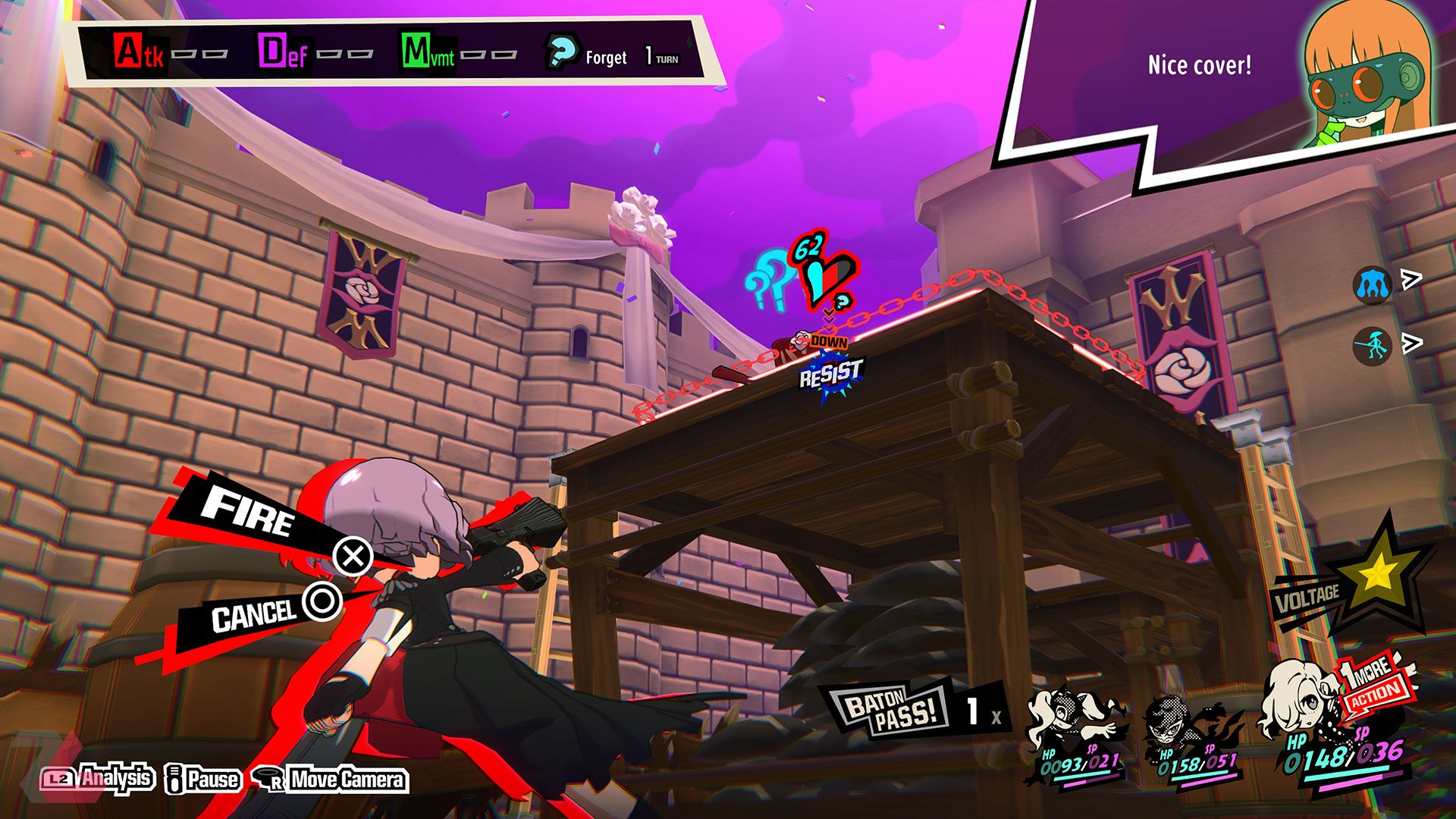Select the Pause option
Screen dimensions: 1456x819
coord(203,779)
